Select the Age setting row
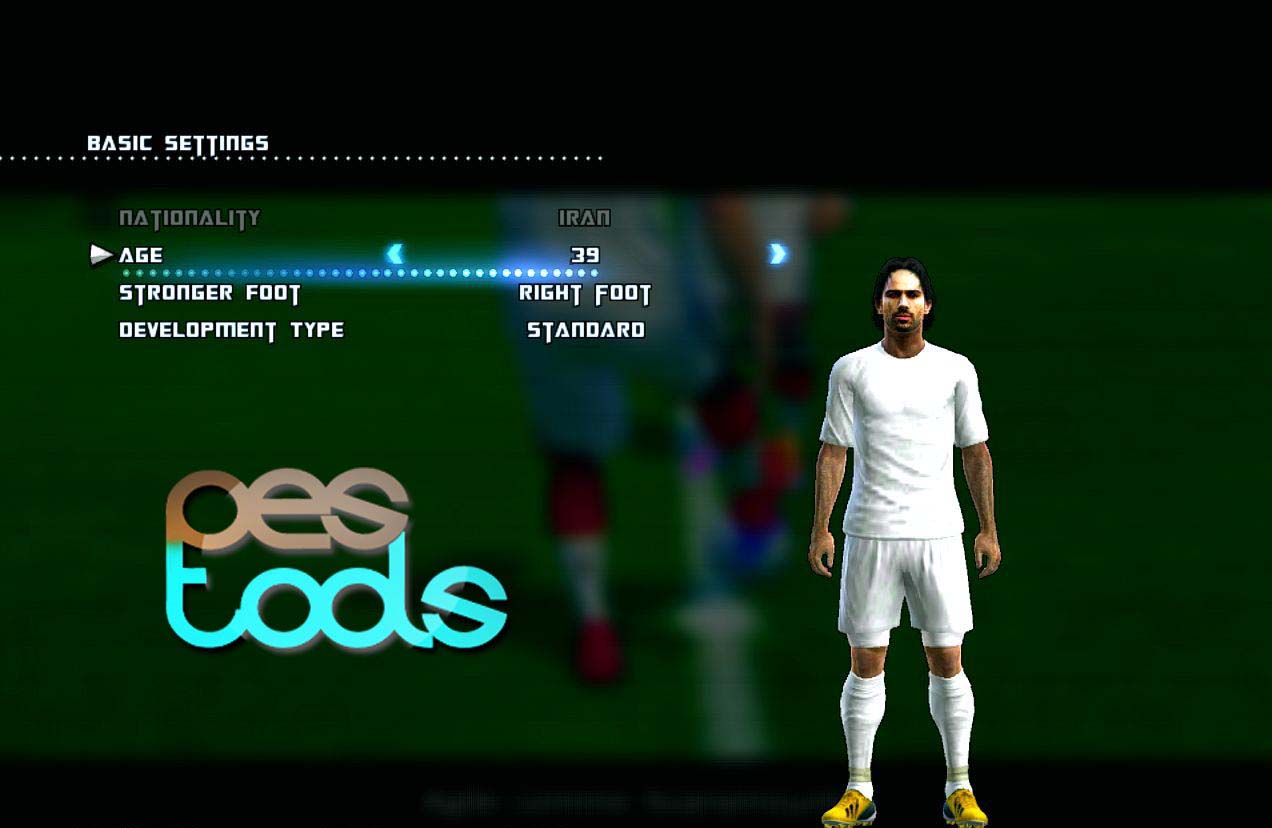Viewport: 1272px width, 828px height. pyautogui.click(x=141, y=255)
